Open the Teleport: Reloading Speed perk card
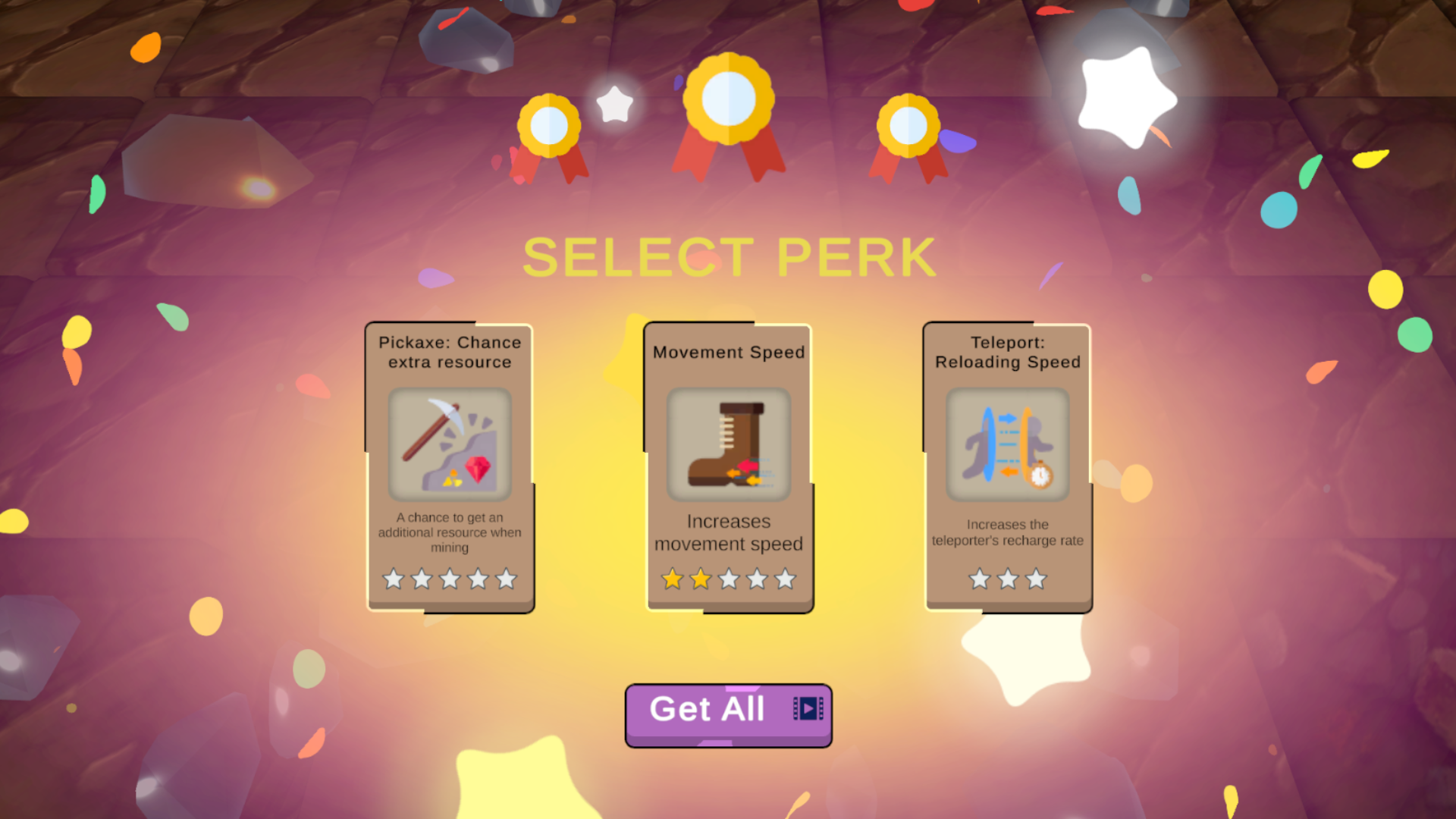Image resolution: width=1456 pixels, height=819 pixels. pyautogui.click(x=1006, y=464)
